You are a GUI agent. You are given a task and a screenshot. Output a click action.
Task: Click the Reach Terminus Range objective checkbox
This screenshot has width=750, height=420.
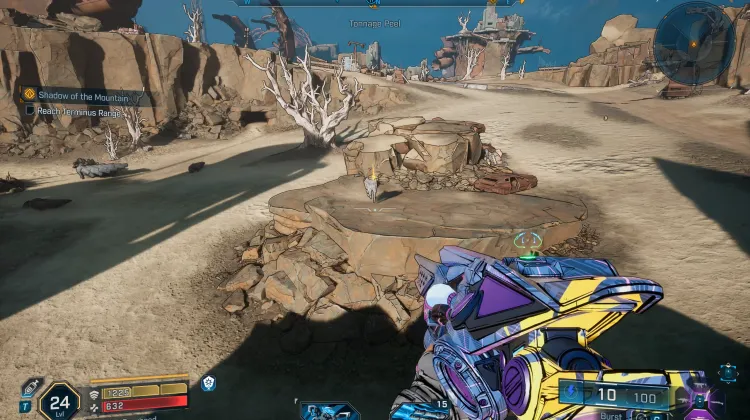pos(29,110)
